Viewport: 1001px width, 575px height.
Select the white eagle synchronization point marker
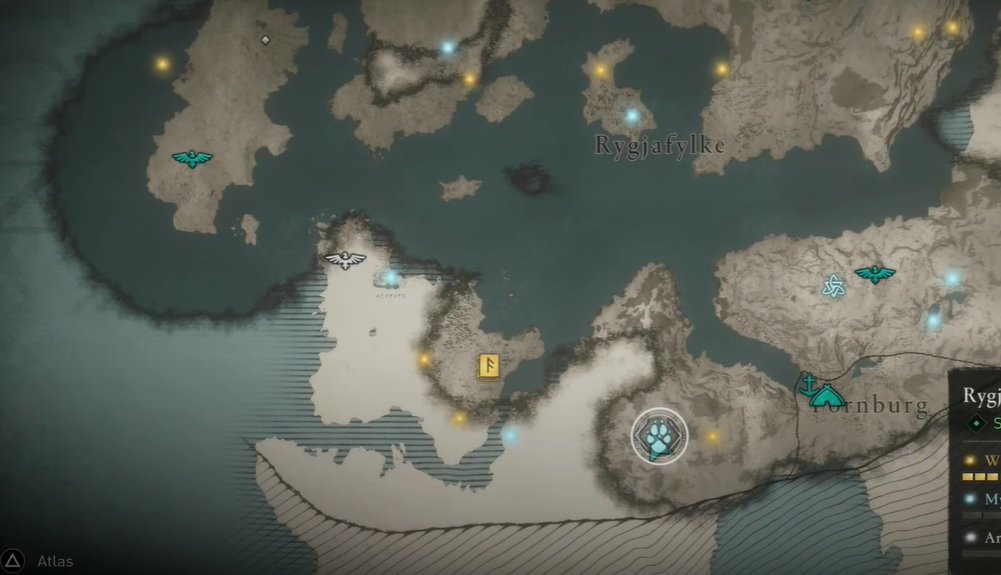point(345,260)
